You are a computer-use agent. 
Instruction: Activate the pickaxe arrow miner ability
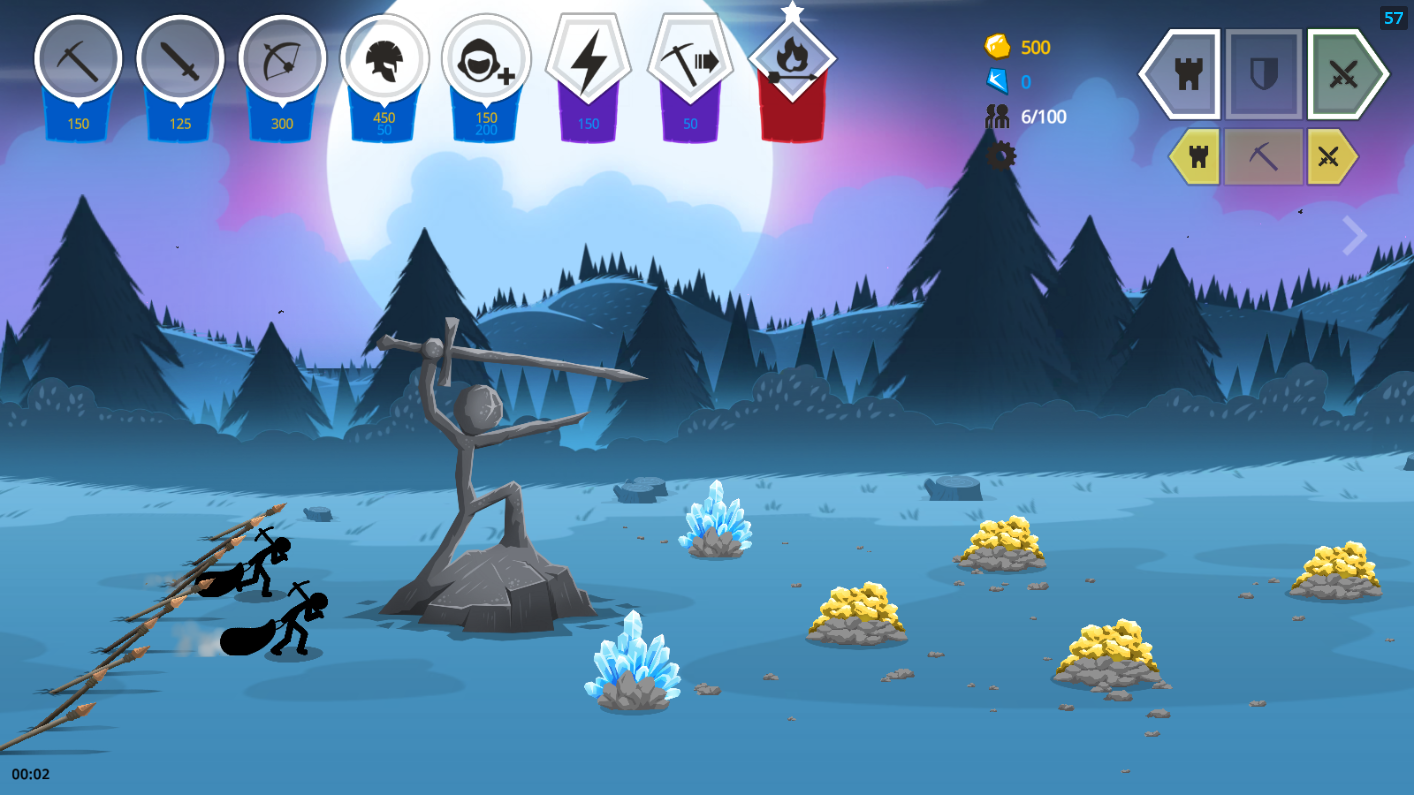(690, 61)
